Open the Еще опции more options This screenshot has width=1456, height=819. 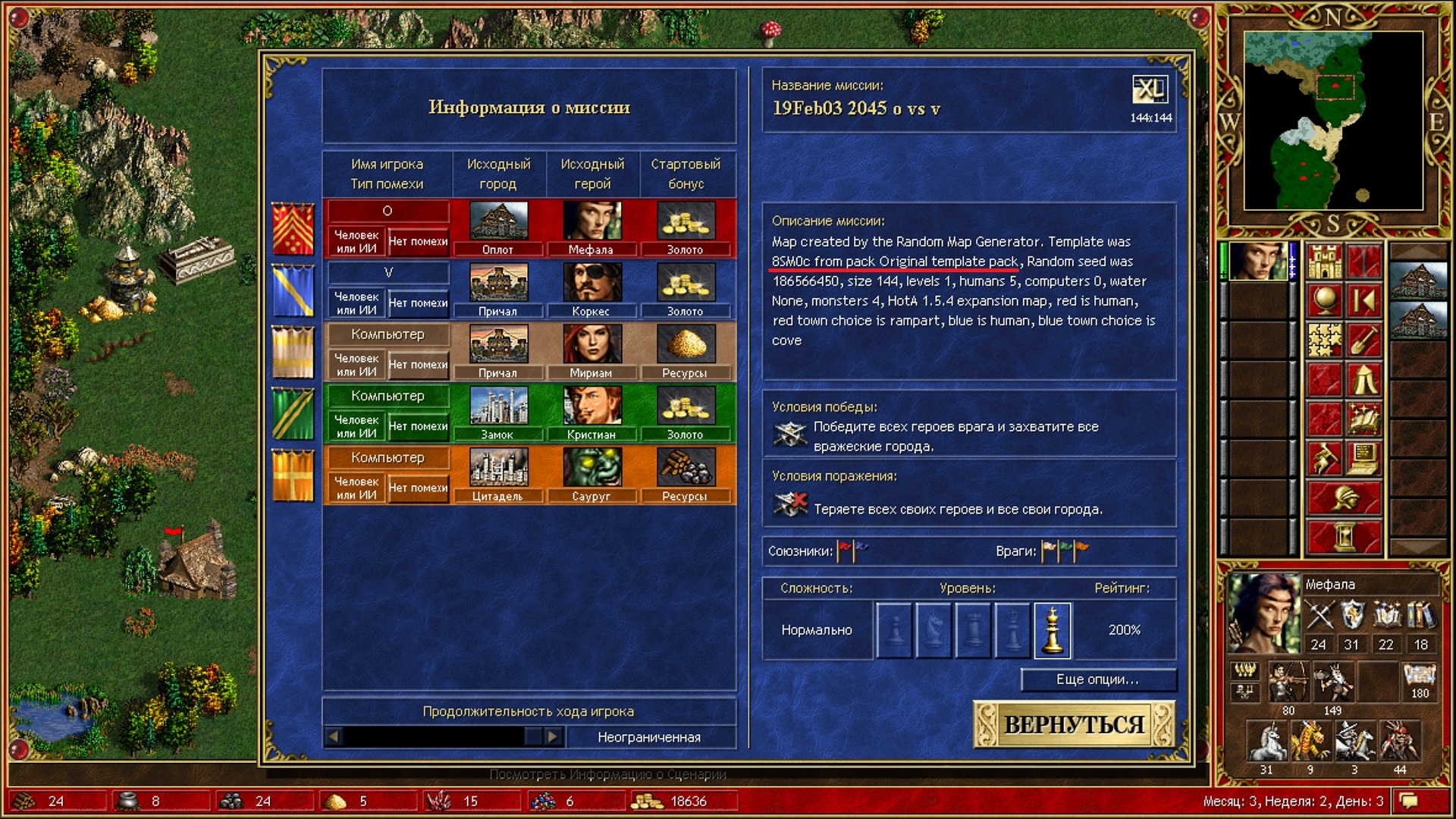pos(1097,679)
